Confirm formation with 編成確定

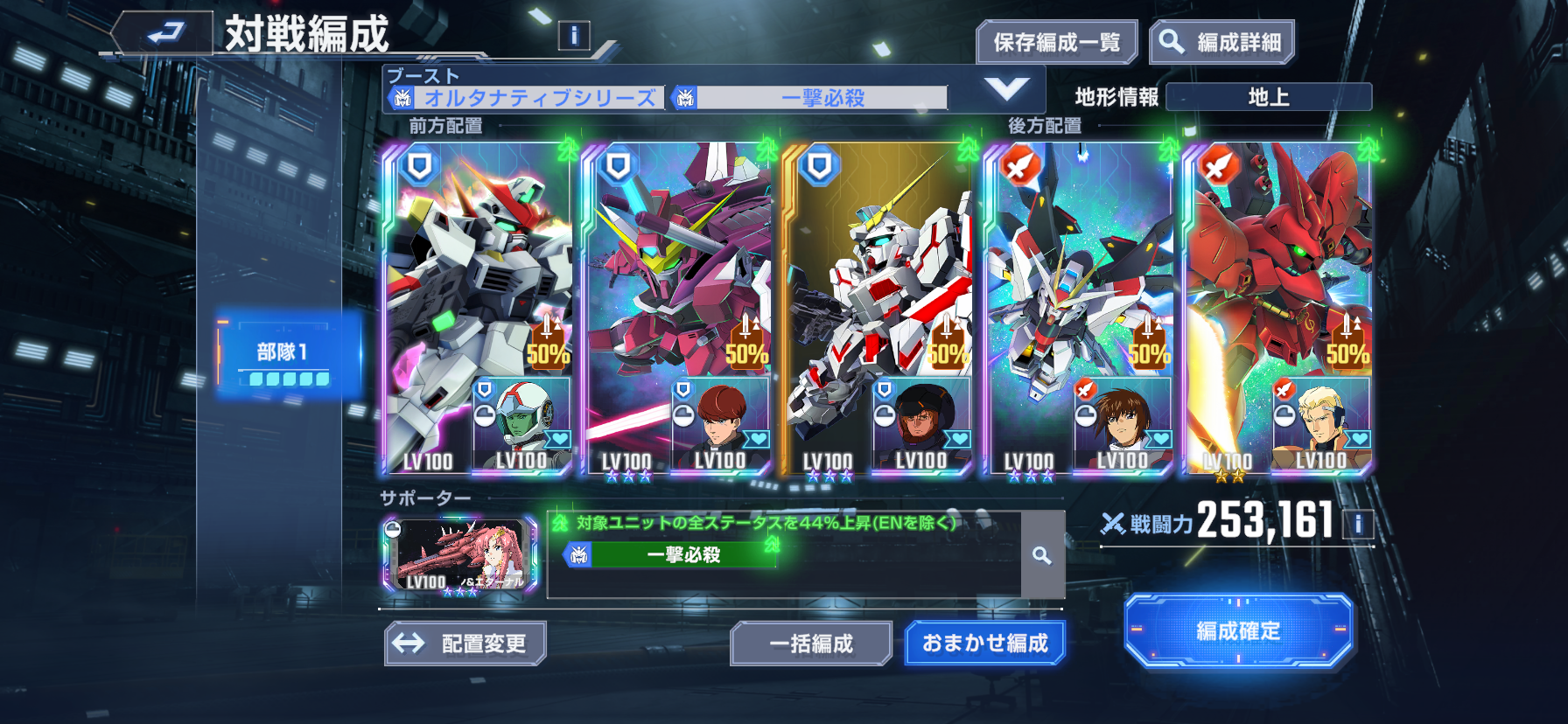1238,630
